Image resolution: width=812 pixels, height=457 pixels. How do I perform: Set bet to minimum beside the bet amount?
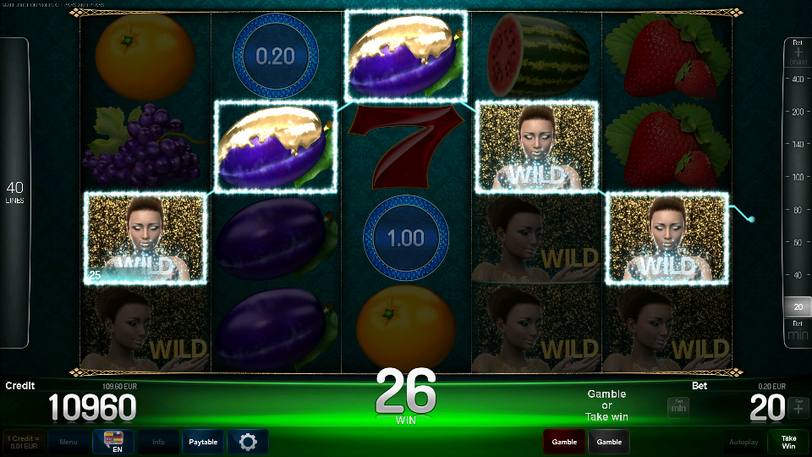click(x=678, y=407)
